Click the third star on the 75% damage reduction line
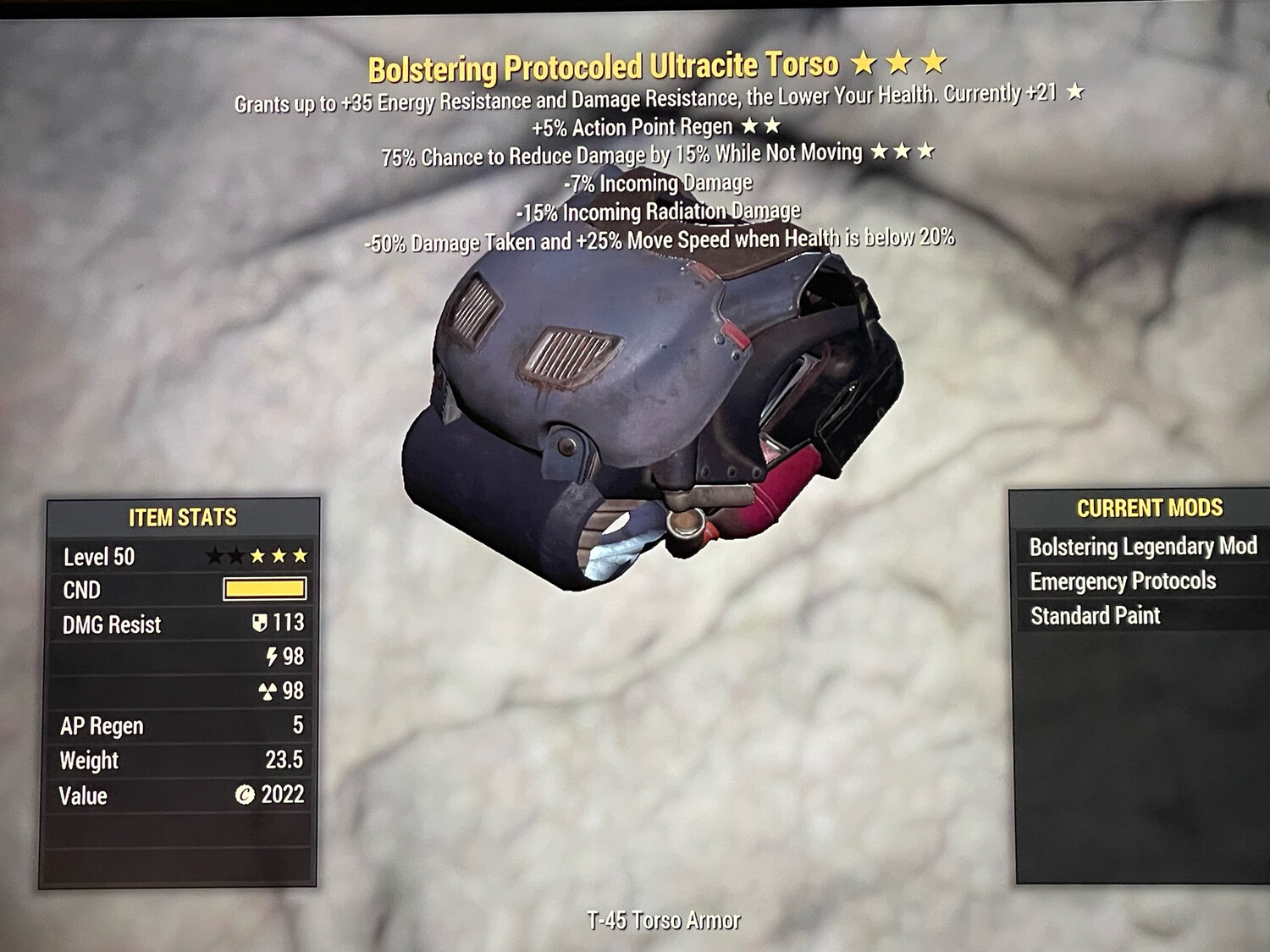Screen dimensions: 1270x952 click(927, 154)
